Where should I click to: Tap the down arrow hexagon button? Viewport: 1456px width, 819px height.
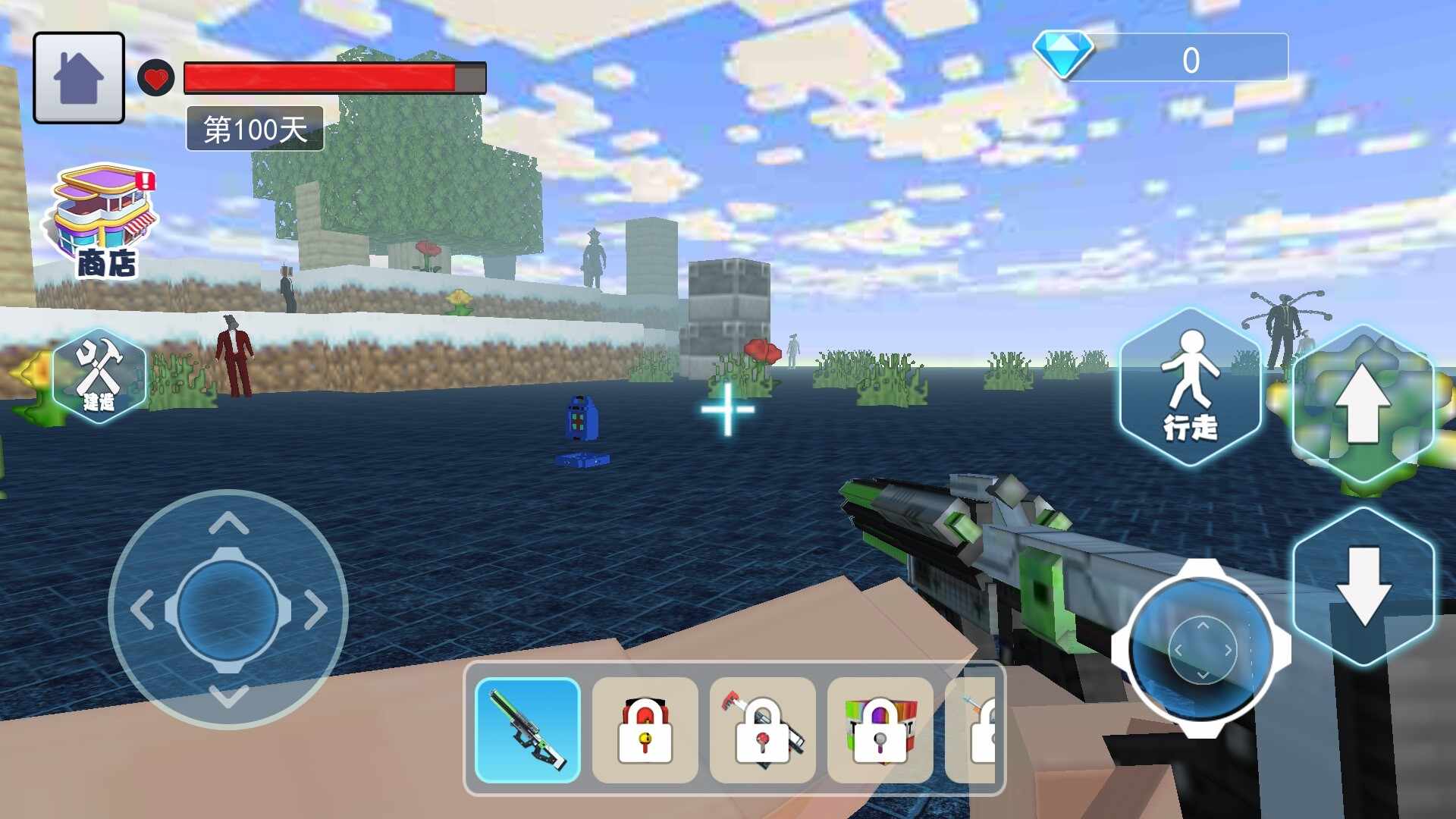point(1363,586)
